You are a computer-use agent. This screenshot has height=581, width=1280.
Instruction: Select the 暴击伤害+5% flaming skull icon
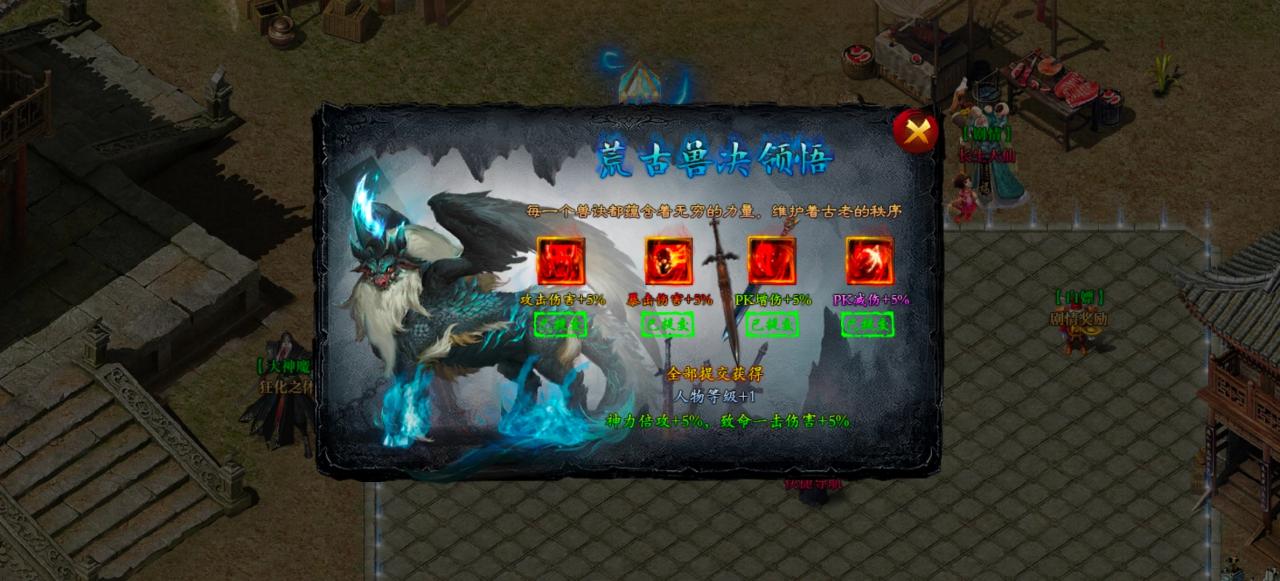point(668,261)
